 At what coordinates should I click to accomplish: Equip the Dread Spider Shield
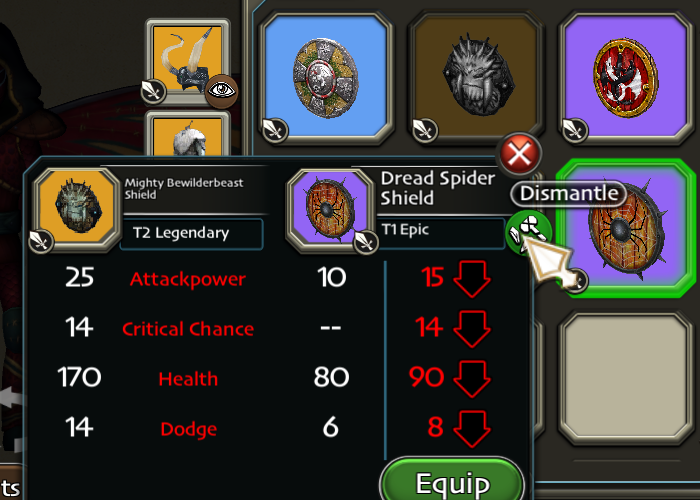(452, 484)
